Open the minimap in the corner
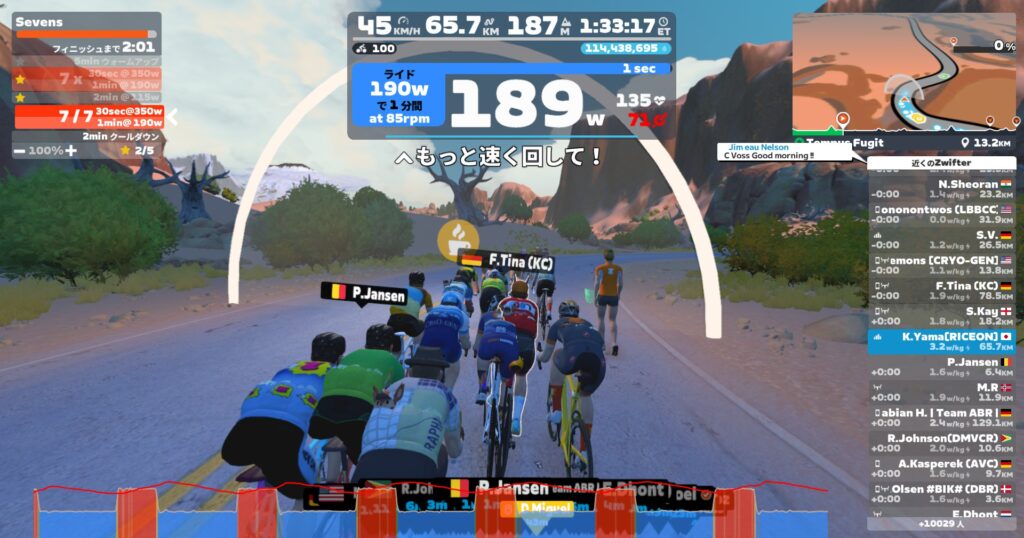1024x538 pixels. tap(905, 70)
